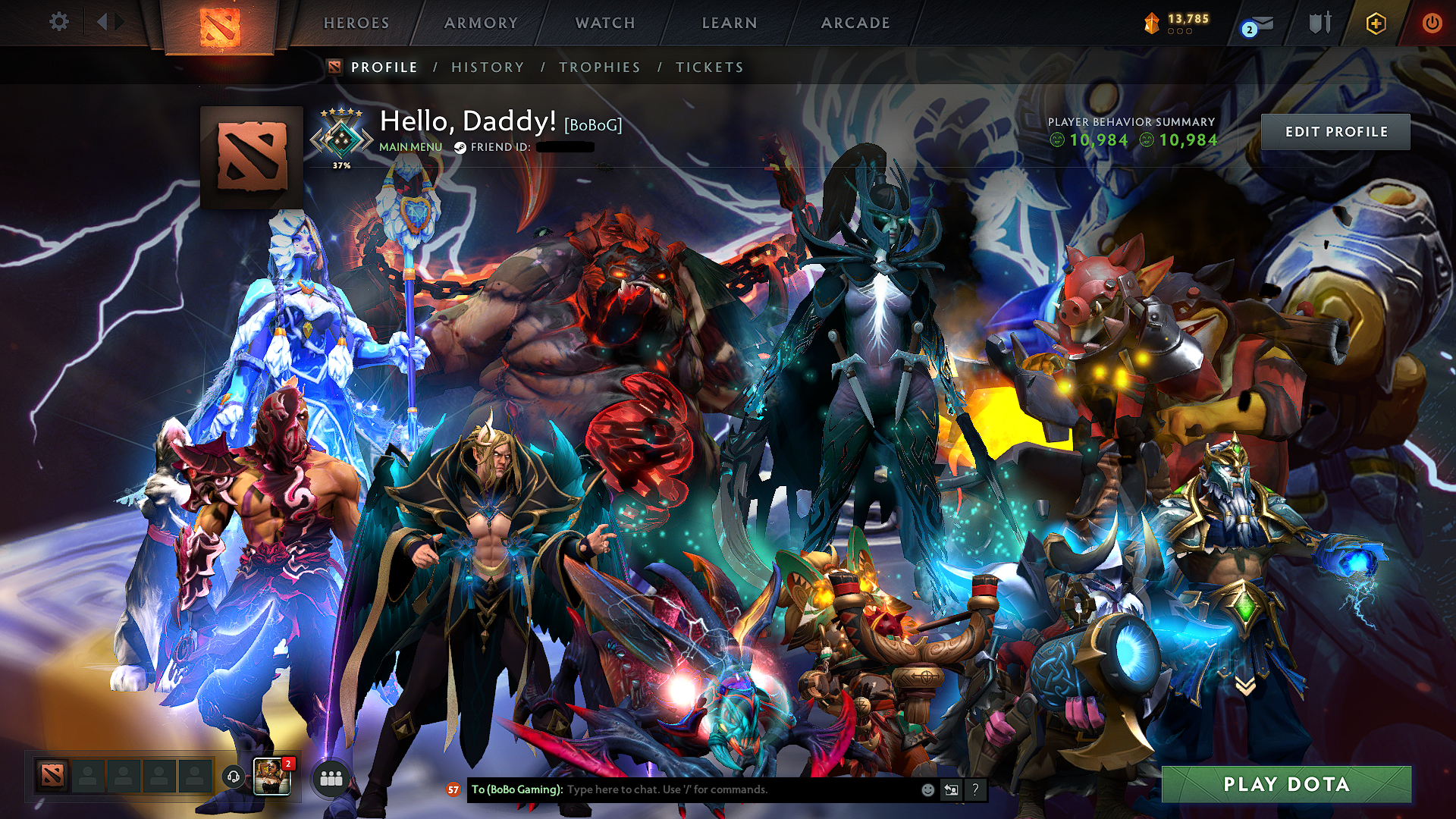Toggle the chat channel share screenshot icon
This screenshot has height=819, width=1456.
click(x=951, y=790)
